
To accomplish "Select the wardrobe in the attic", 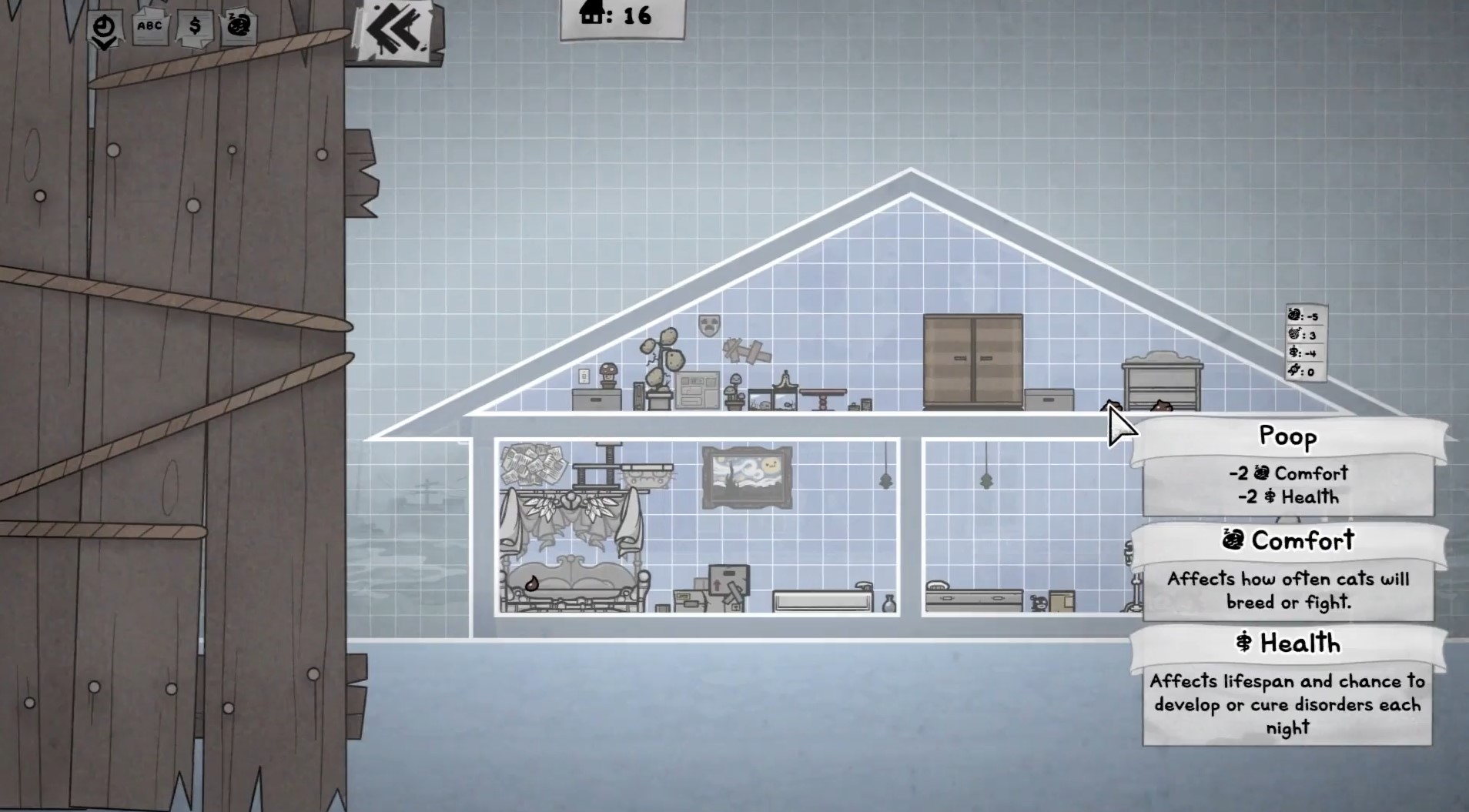I will [973, 362].
